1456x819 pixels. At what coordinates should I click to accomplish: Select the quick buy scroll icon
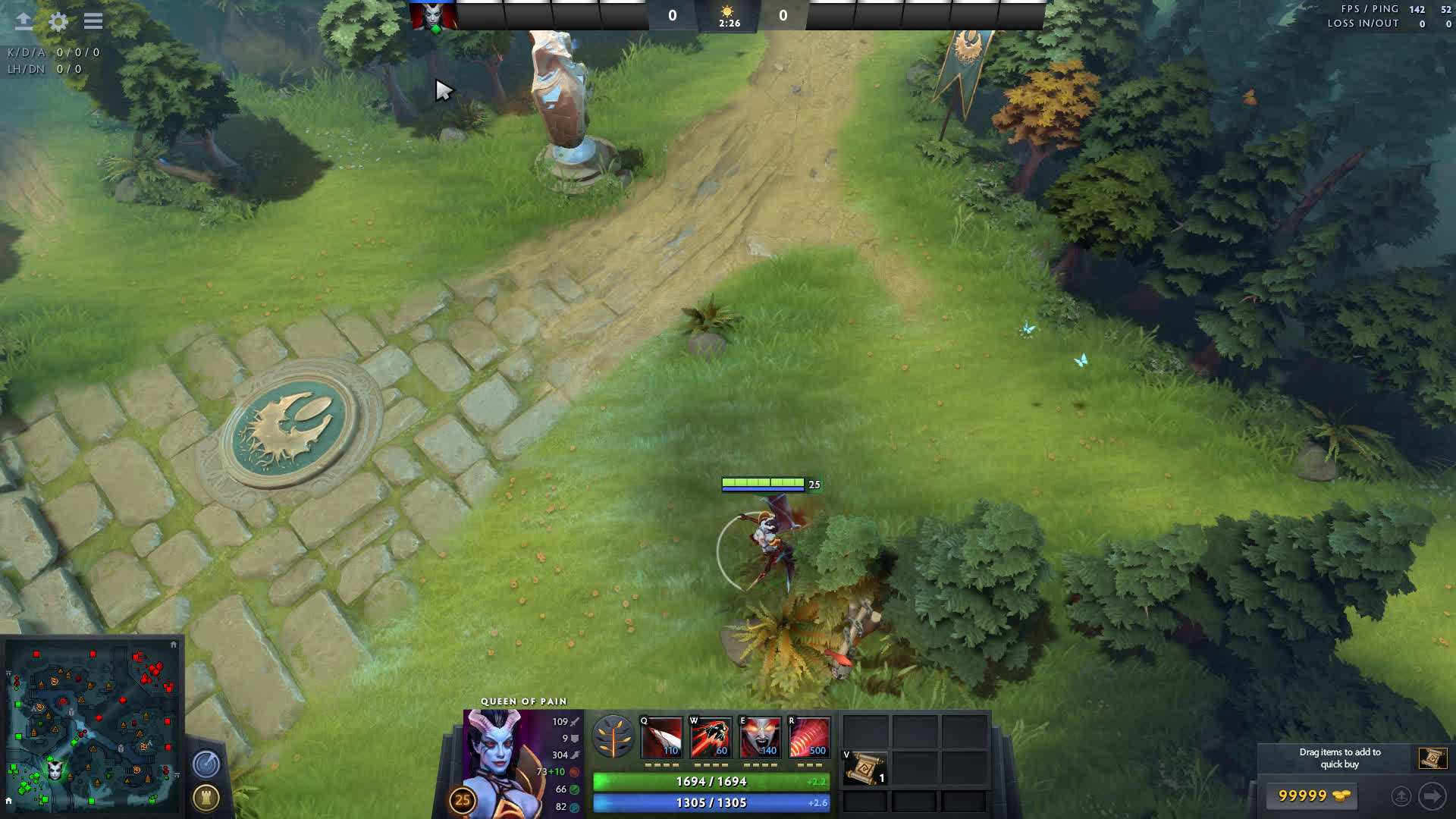tap(1432, 758)
